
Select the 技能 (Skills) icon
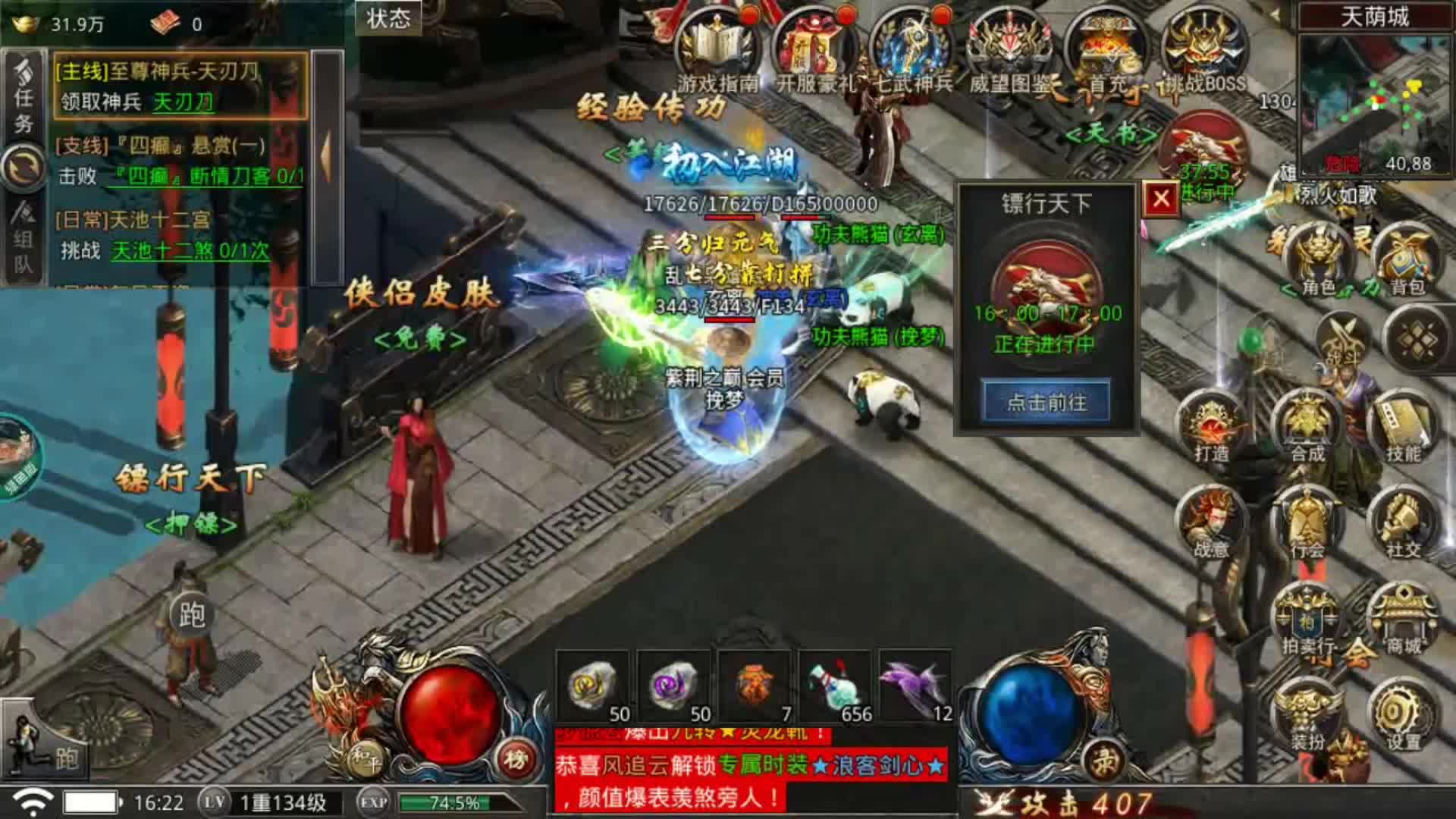point(1403,421)
